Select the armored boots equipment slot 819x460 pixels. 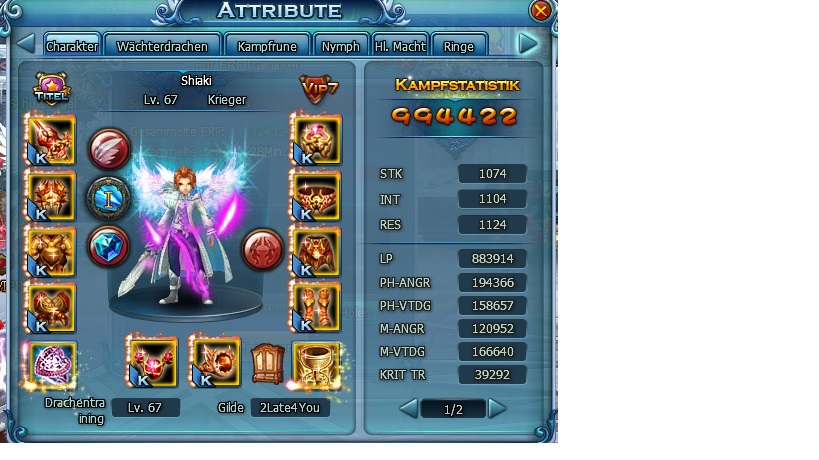[x=315, y=305]
